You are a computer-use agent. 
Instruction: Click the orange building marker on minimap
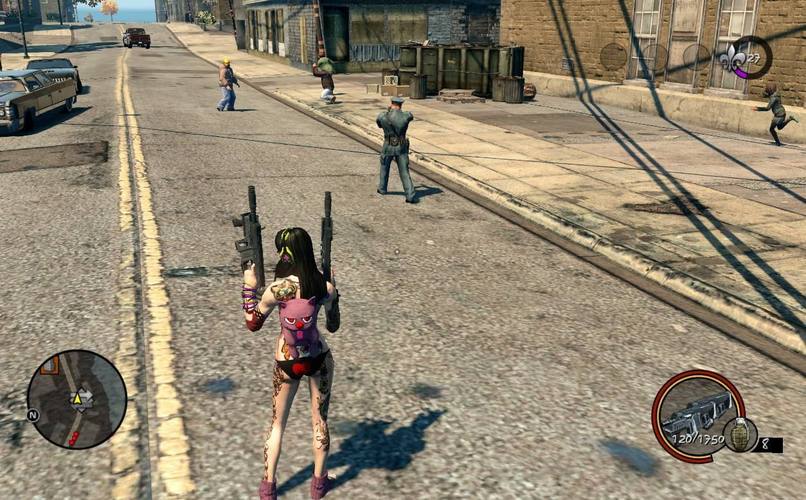(x=49, y=364)
